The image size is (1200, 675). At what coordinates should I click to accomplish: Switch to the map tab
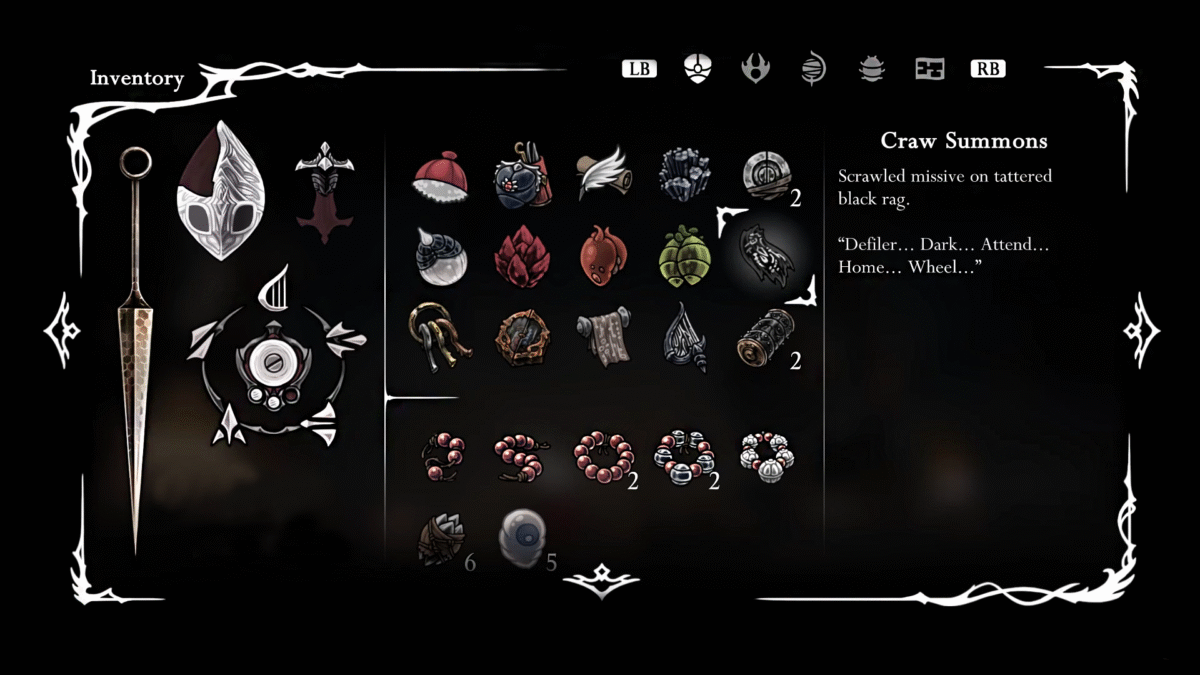(930, 69)
